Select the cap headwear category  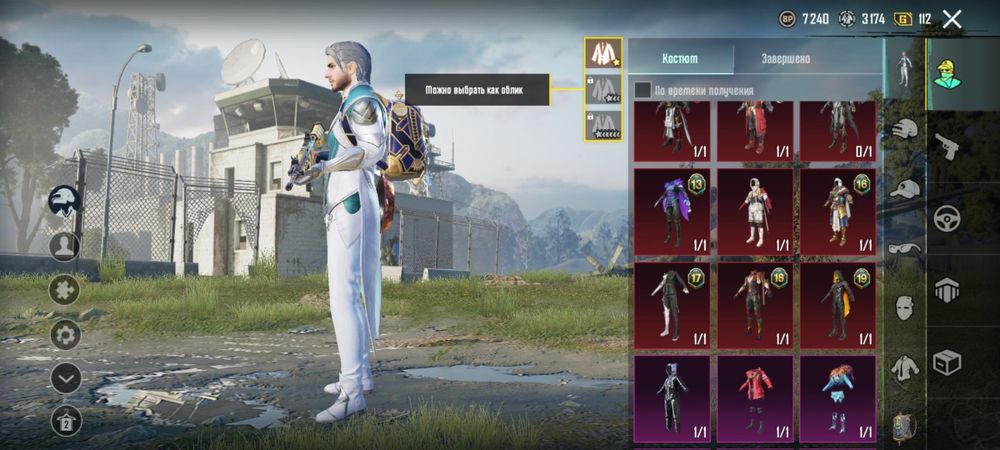(x=905, y=189)
